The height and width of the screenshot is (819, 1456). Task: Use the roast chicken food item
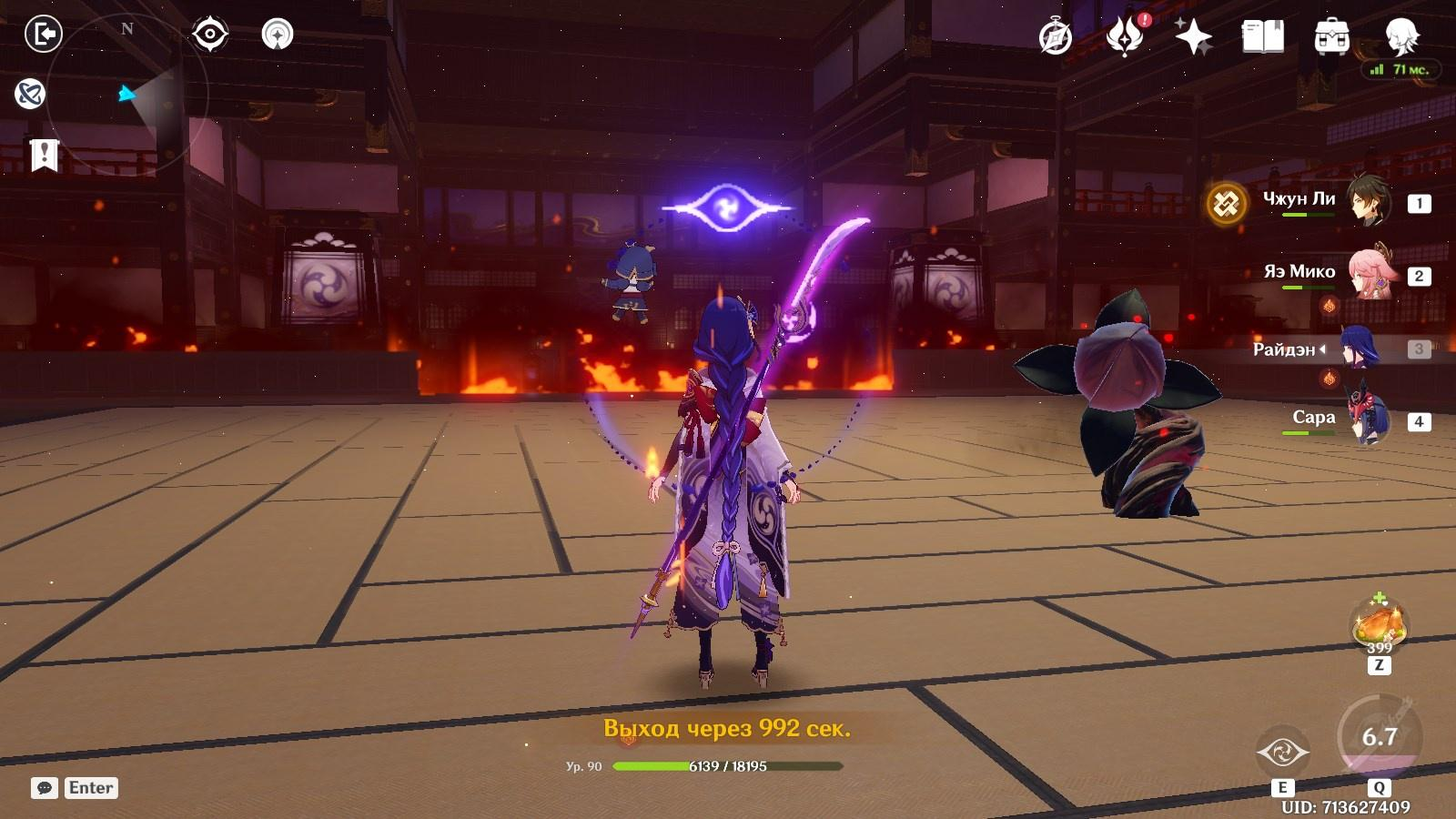(x=1380, y=626)
